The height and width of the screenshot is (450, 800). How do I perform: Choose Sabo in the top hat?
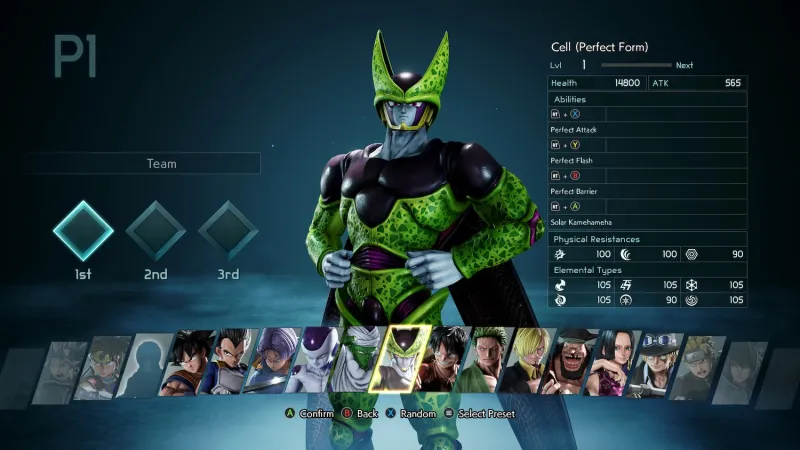coord(653,360)
